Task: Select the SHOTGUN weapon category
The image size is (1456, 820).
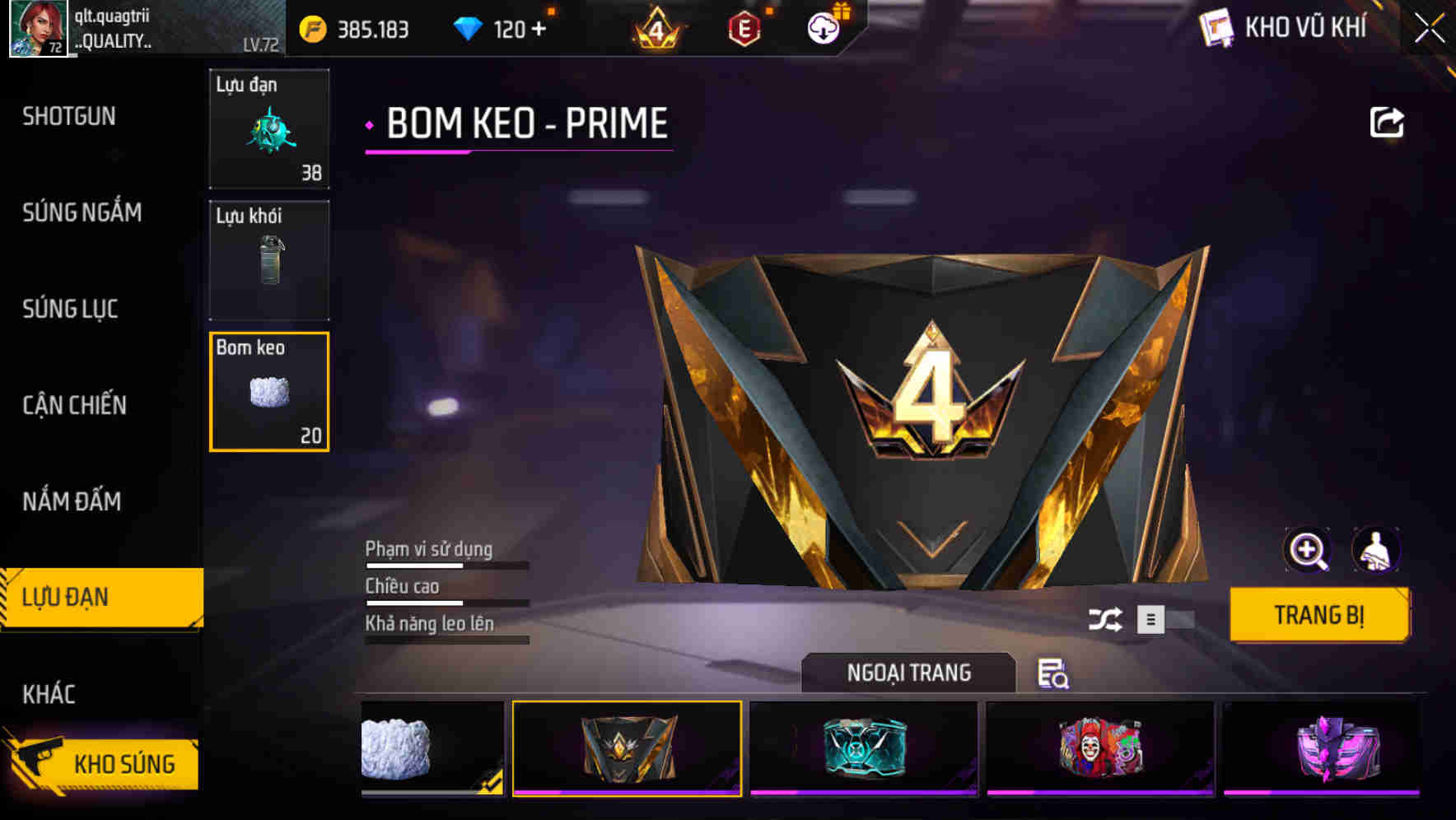Action: [x=69, y=116]
